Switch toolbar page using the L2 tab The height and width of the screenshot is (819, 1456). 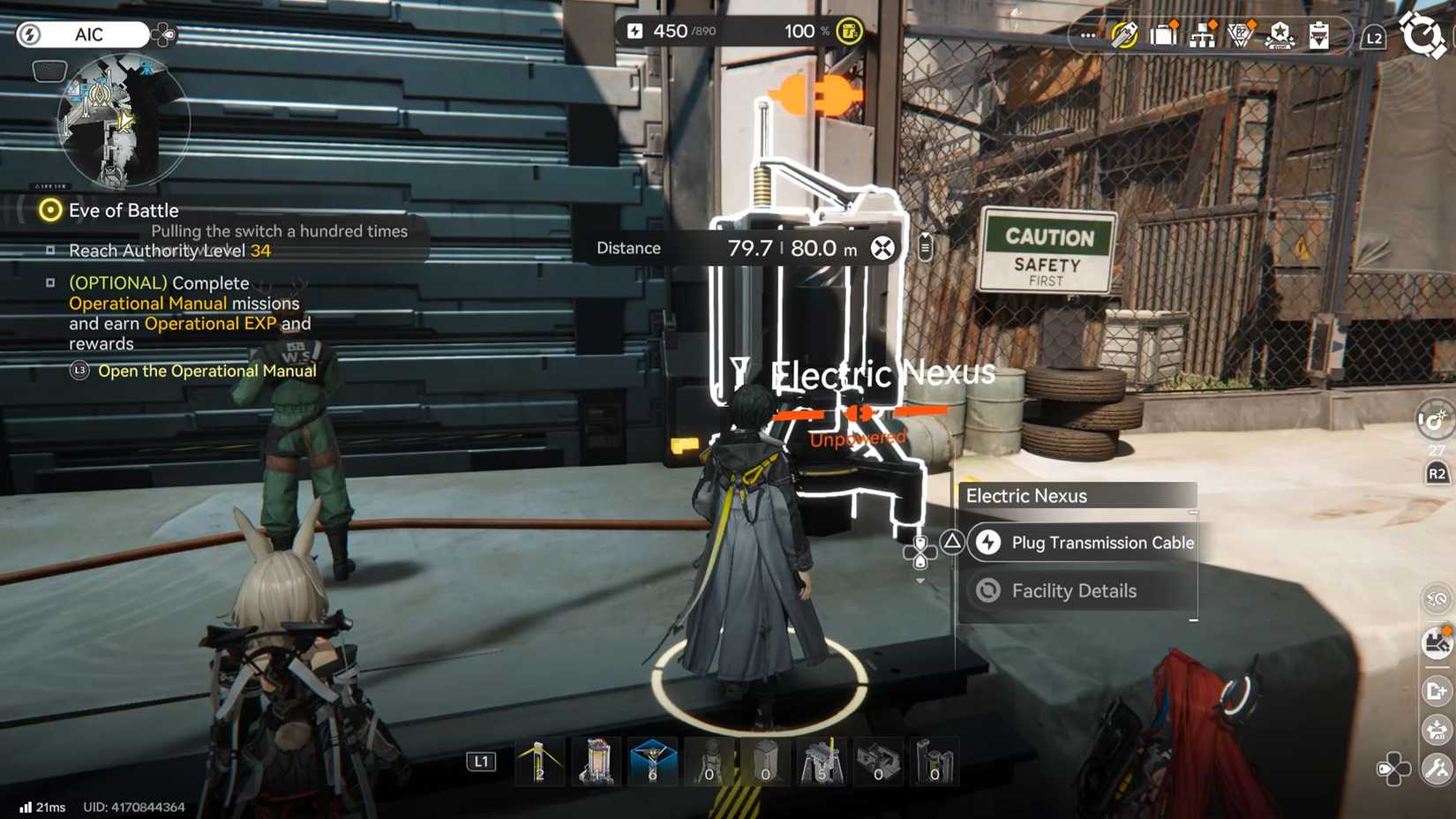tap(1374, 36)
